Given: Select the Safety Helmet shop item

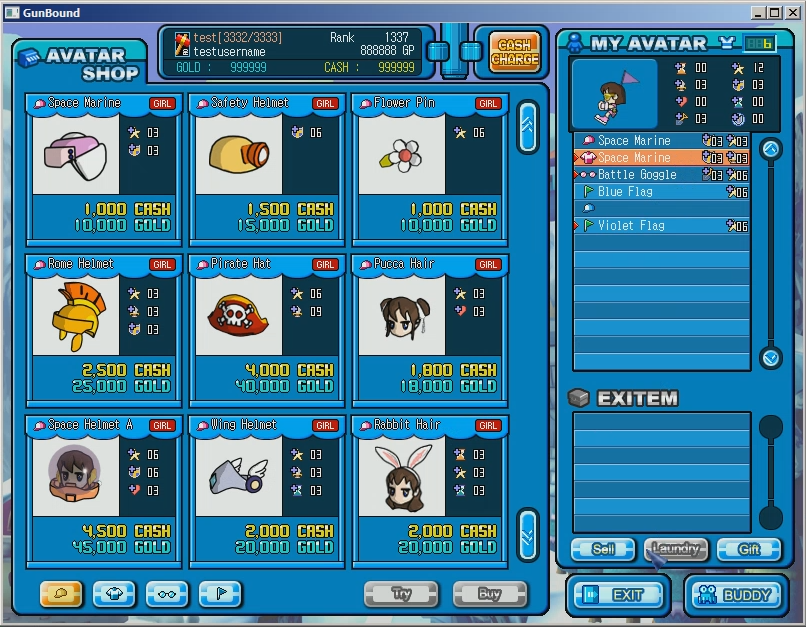Looking at the screenshot, I should pos(266,170).
